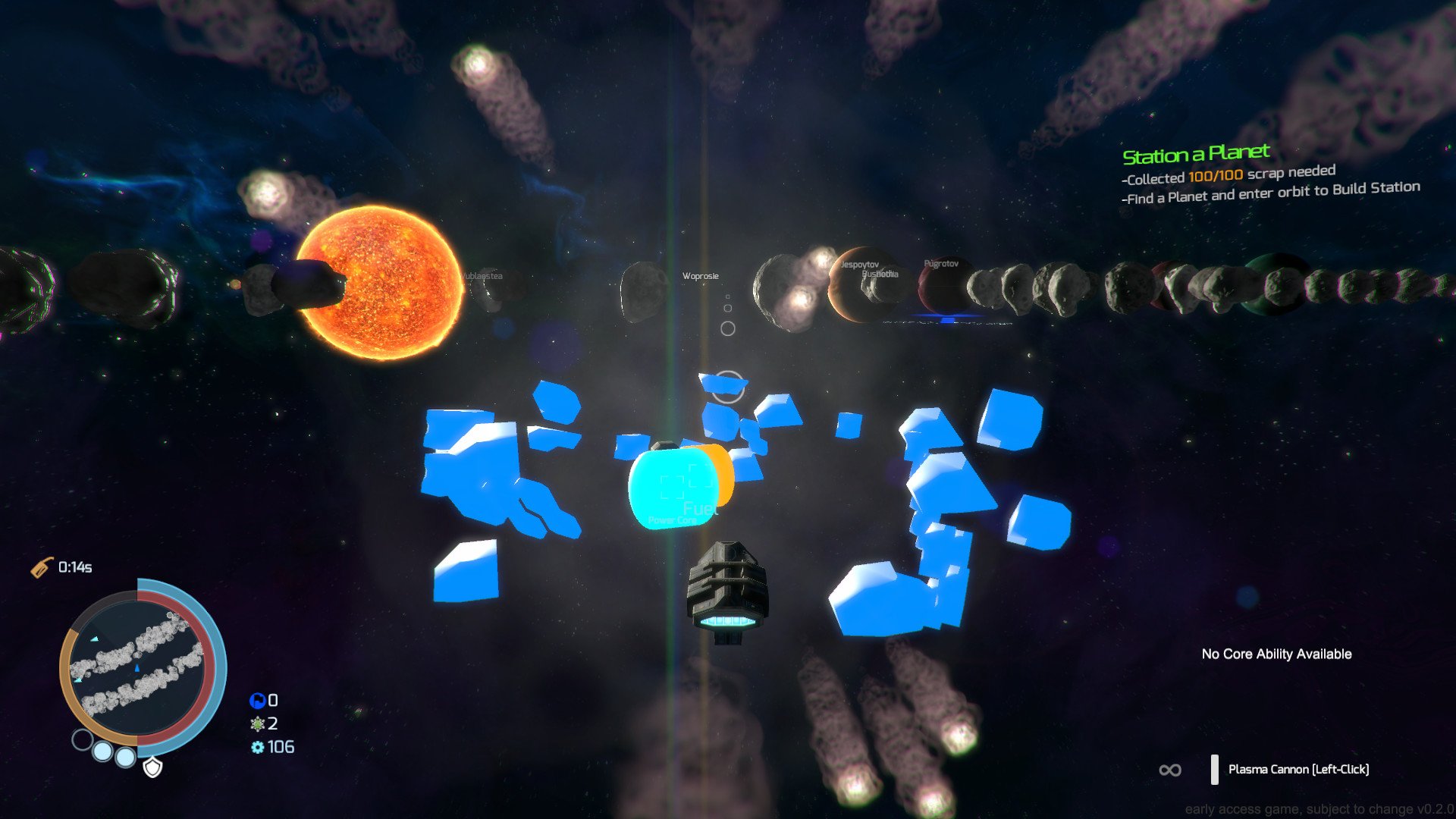Click the white weapon bar beside Plasma Cannon

1214,769
